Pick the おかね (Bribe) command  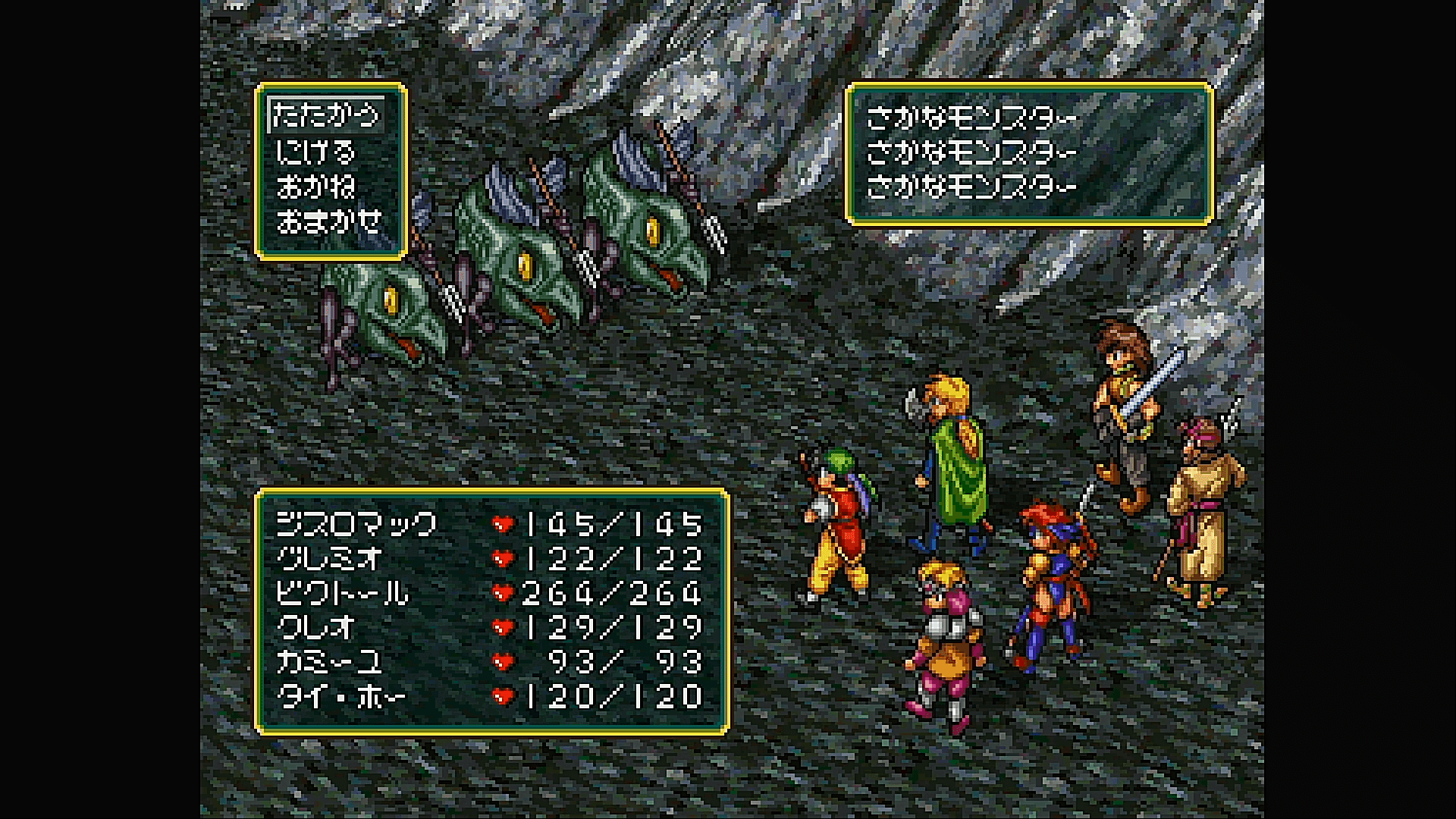click(315, 187)
